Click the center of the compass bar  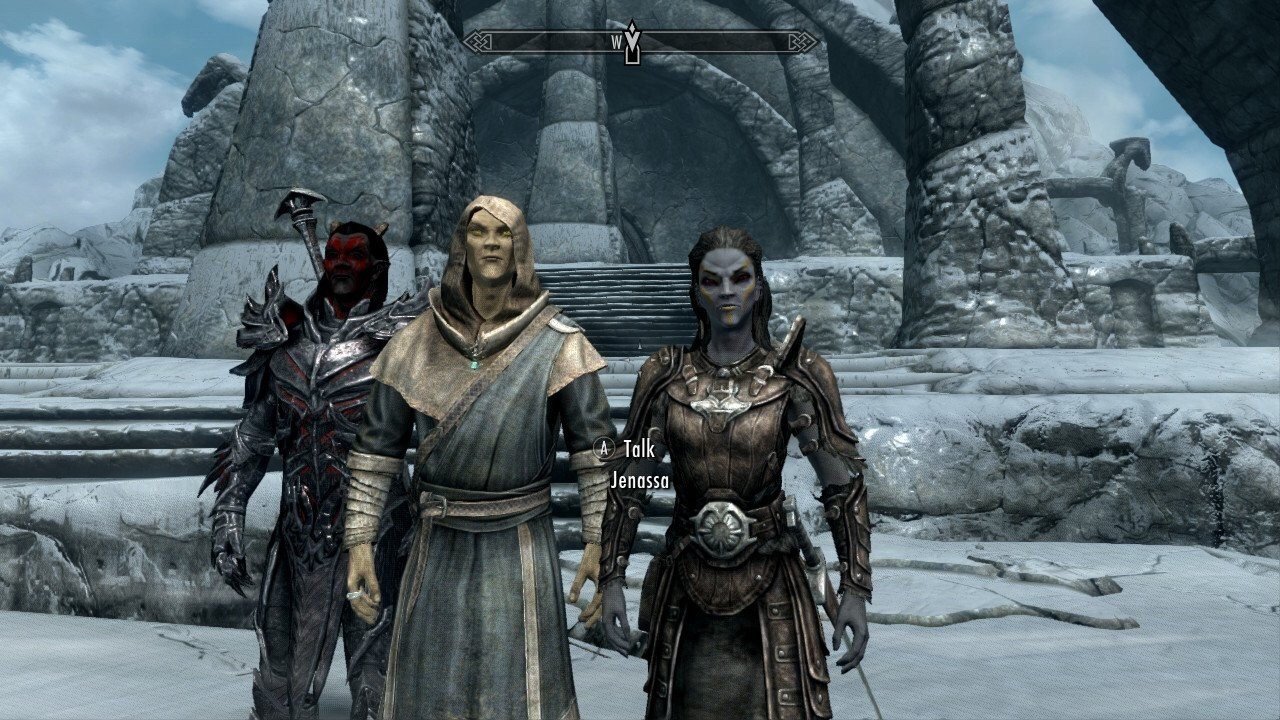click(640, 43)
